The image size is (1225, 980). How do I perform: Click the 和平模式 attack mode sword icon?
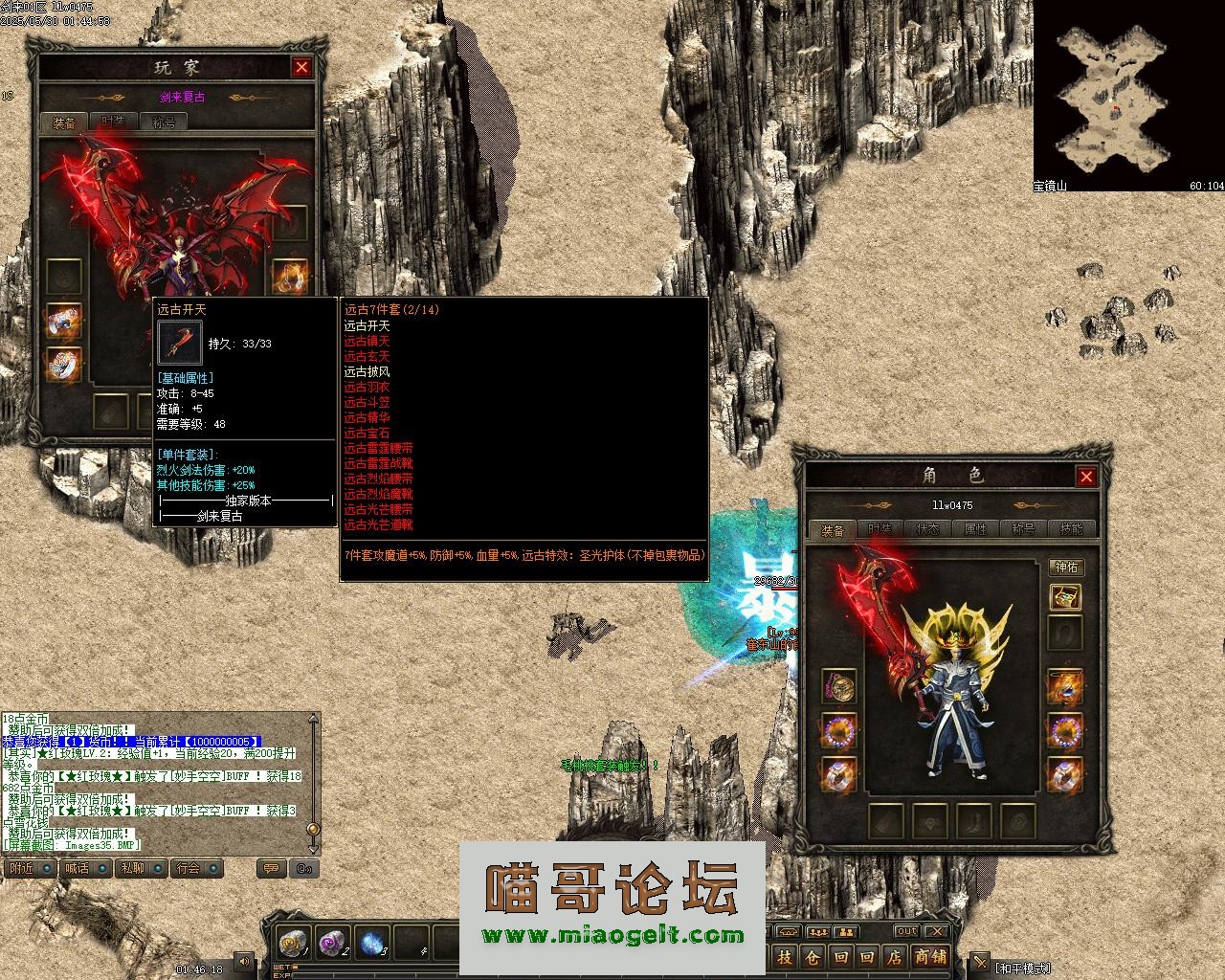tap(980, 962)
